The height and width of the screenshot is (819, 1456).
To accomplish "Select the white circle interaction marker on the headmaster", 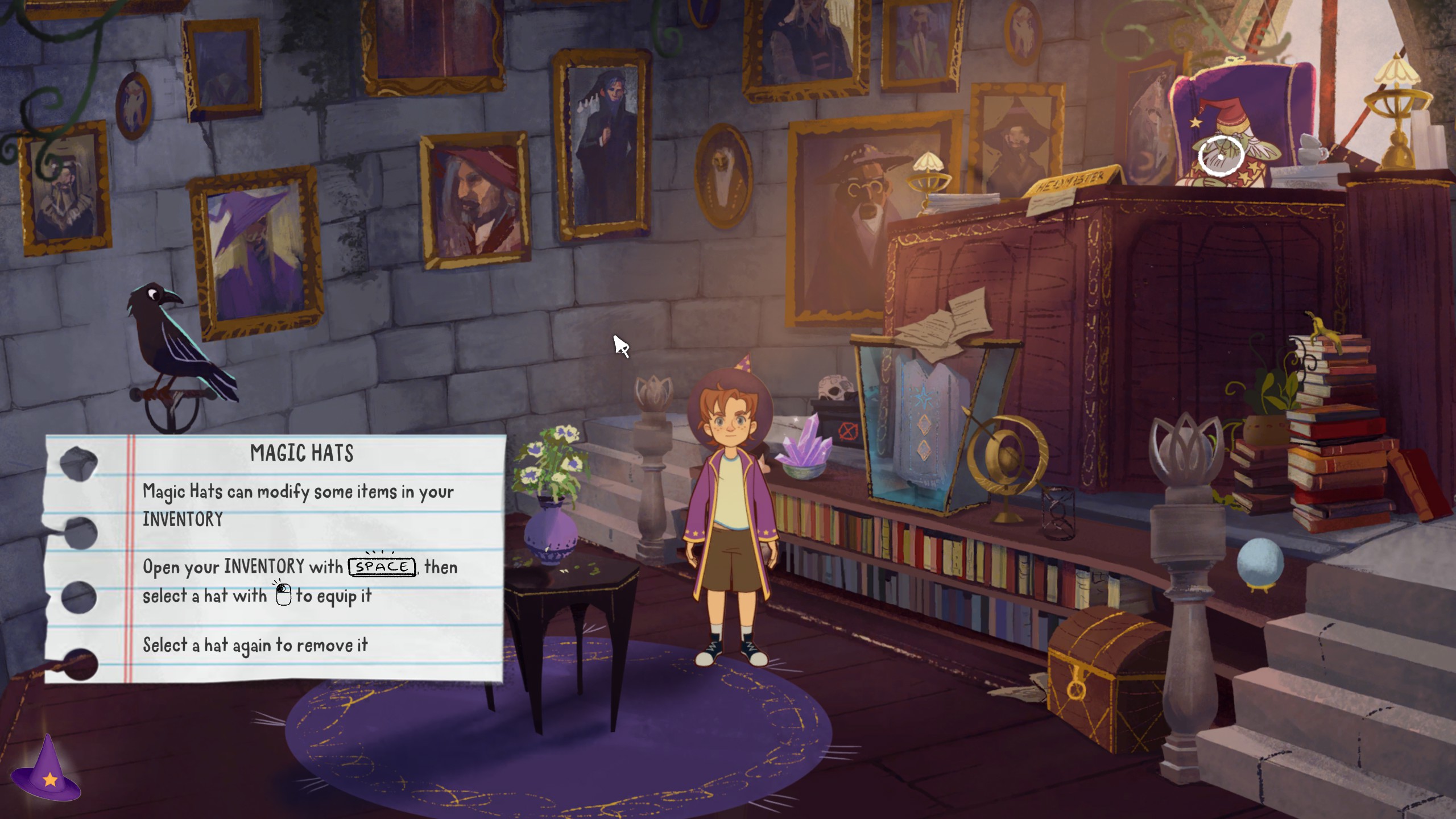I will coord(1220,156).
